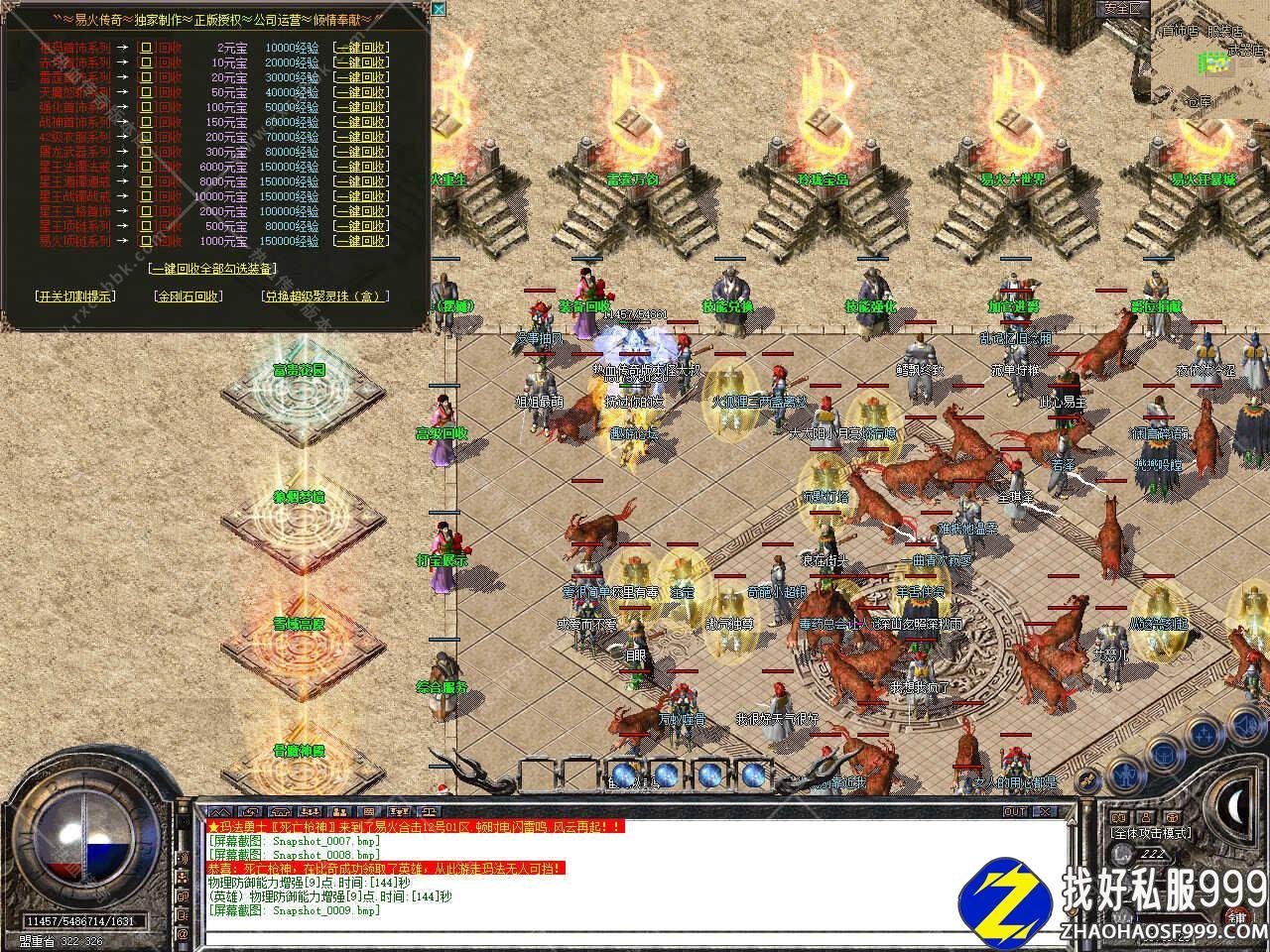Toggle the 开关切割提示 option
The image size is (1270, 952).
[x=74, y=296]
